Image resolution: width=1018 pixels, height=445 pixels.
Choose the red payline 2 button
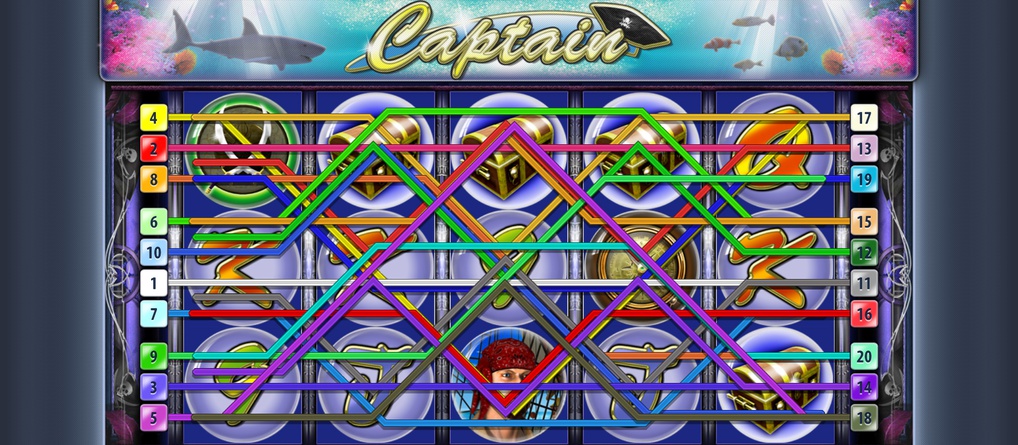(154, 149)
